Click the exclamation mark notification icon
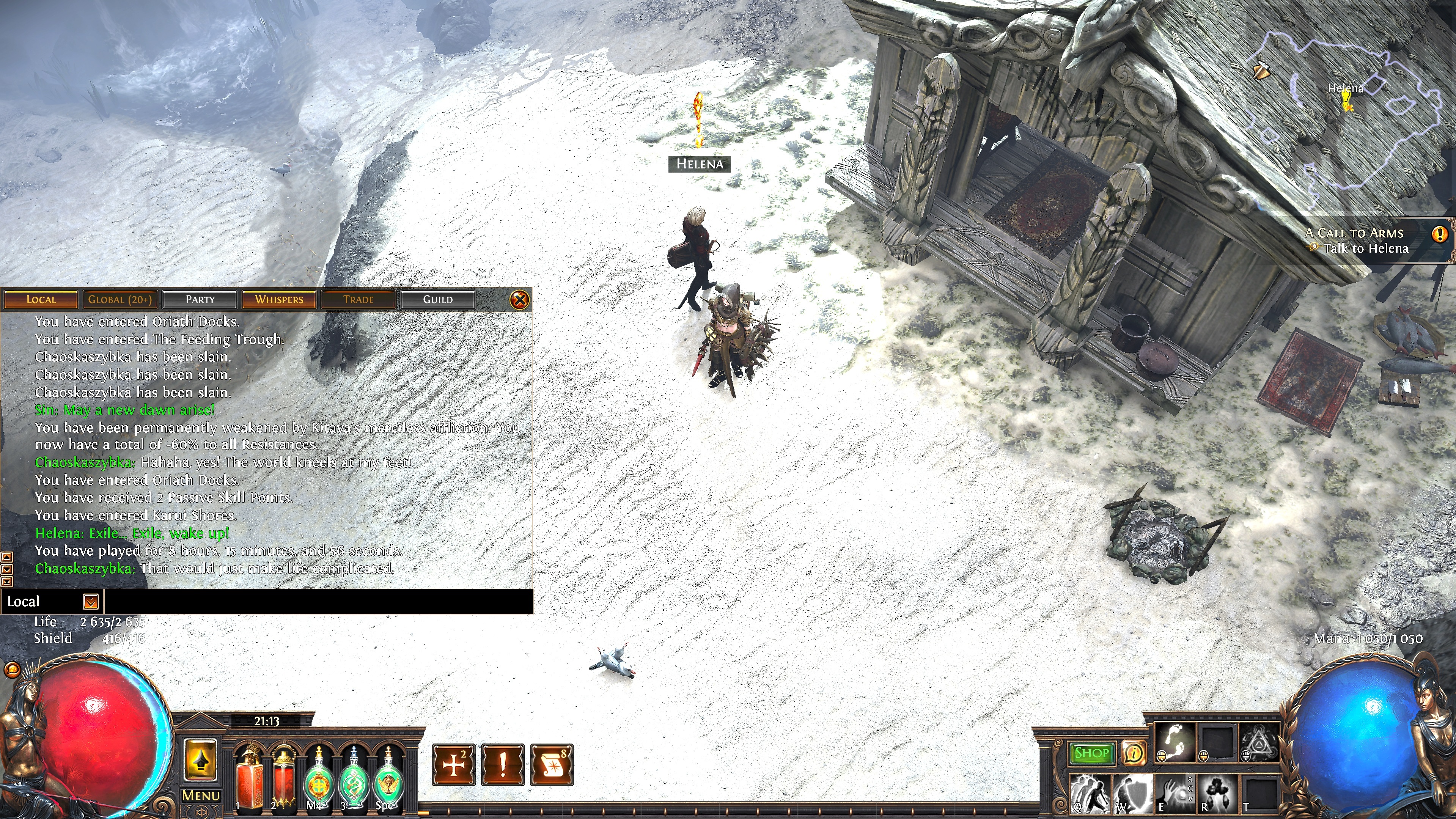The height and width of the screenshot is (819, 1456). coord(503,765)
